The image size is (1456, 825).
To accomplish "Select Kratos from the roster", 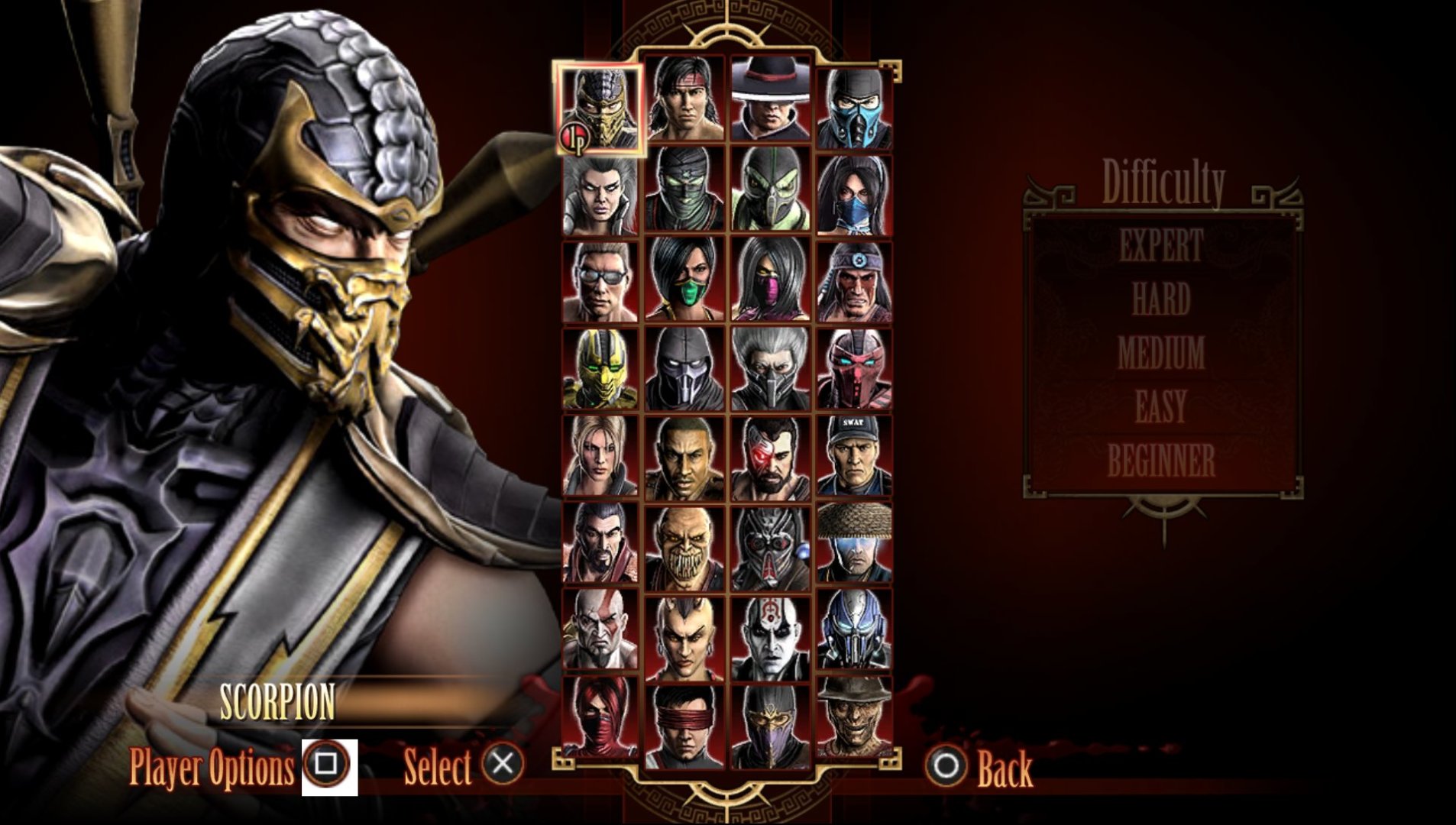I will 600,630.
